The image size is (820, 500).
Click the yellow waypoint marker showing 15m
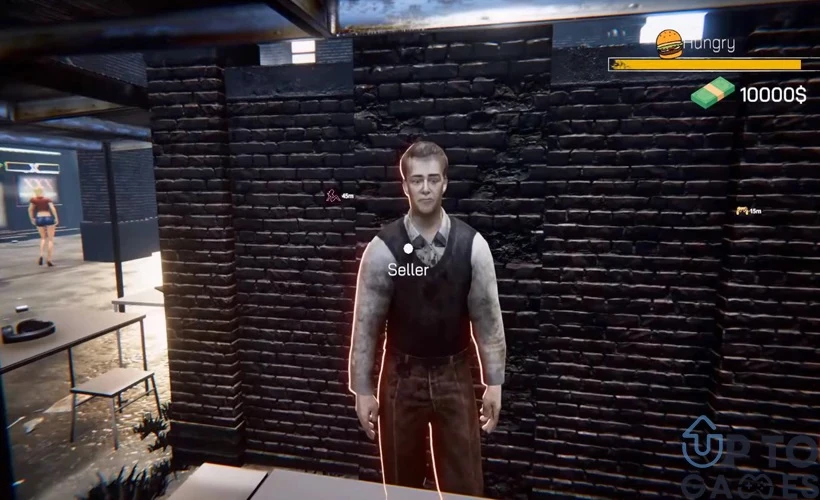click(741, 211)
